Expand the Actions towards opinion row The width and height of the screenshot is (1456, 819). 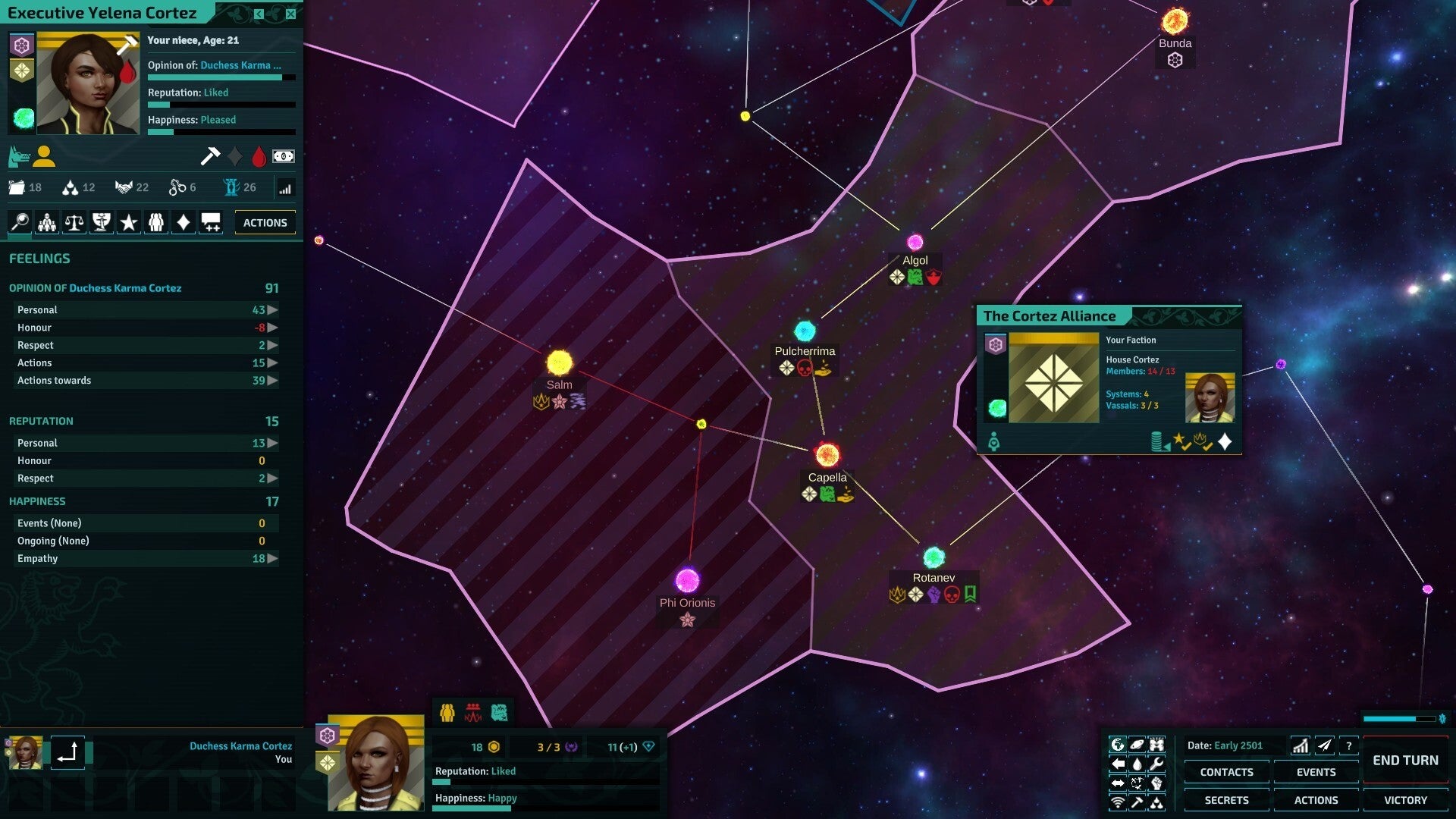[x=272, y=381]
